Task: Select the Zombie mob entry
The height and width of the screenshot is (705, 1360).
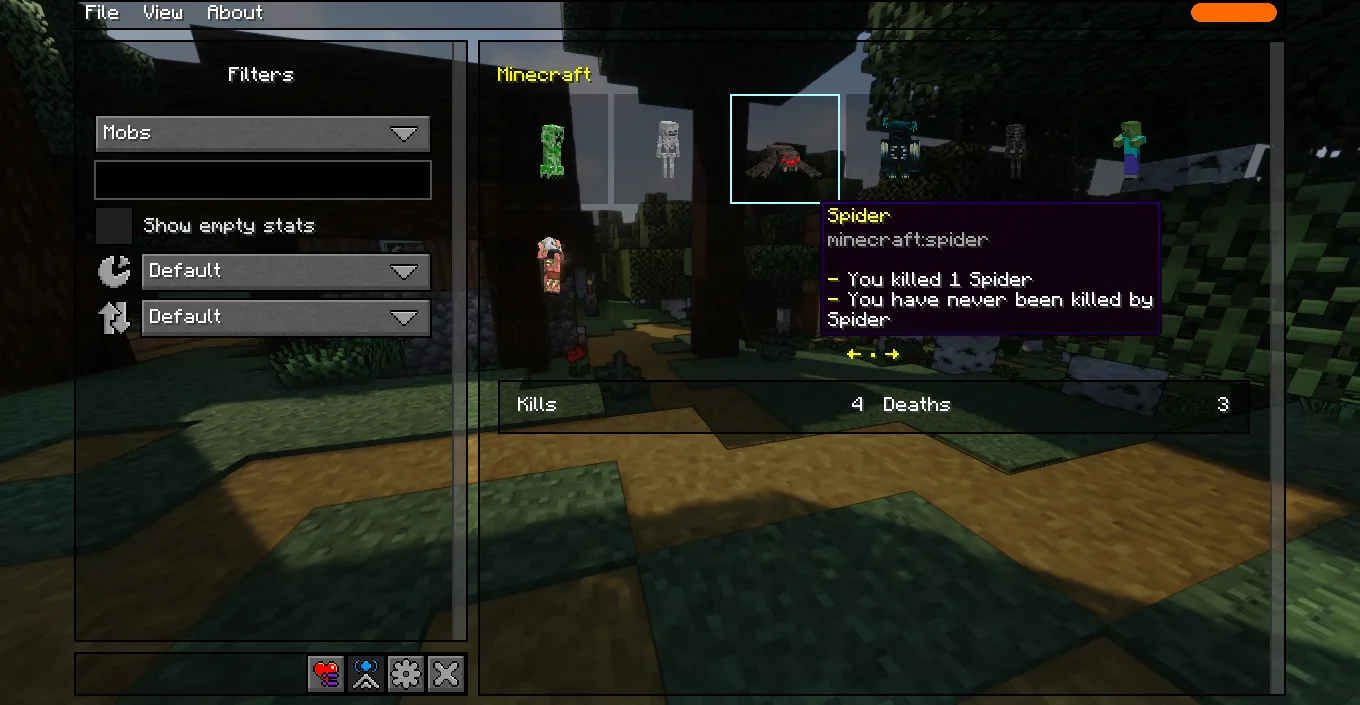Action: coord(1130,150)
